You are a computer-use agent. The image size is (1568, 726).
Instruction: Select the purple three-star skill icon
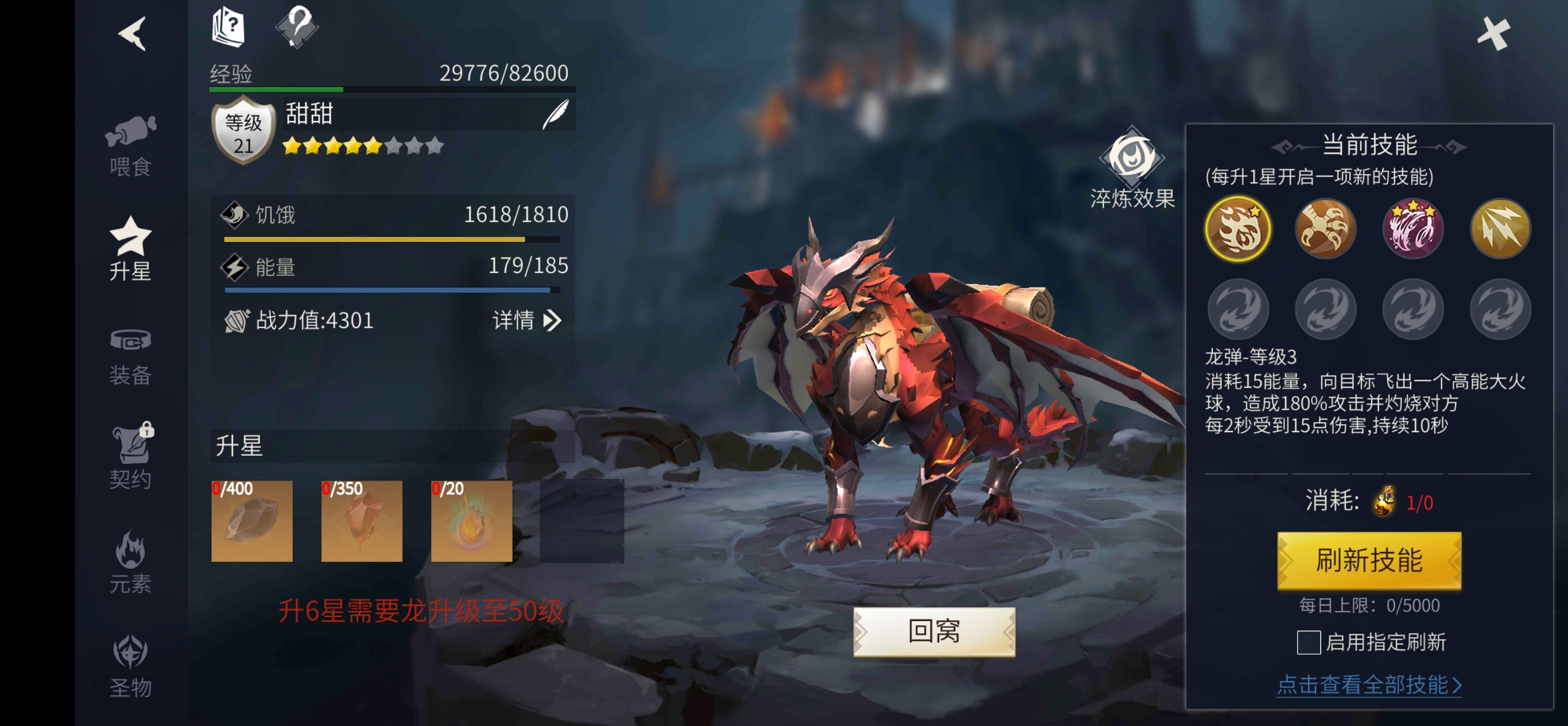pos(1413,229)
